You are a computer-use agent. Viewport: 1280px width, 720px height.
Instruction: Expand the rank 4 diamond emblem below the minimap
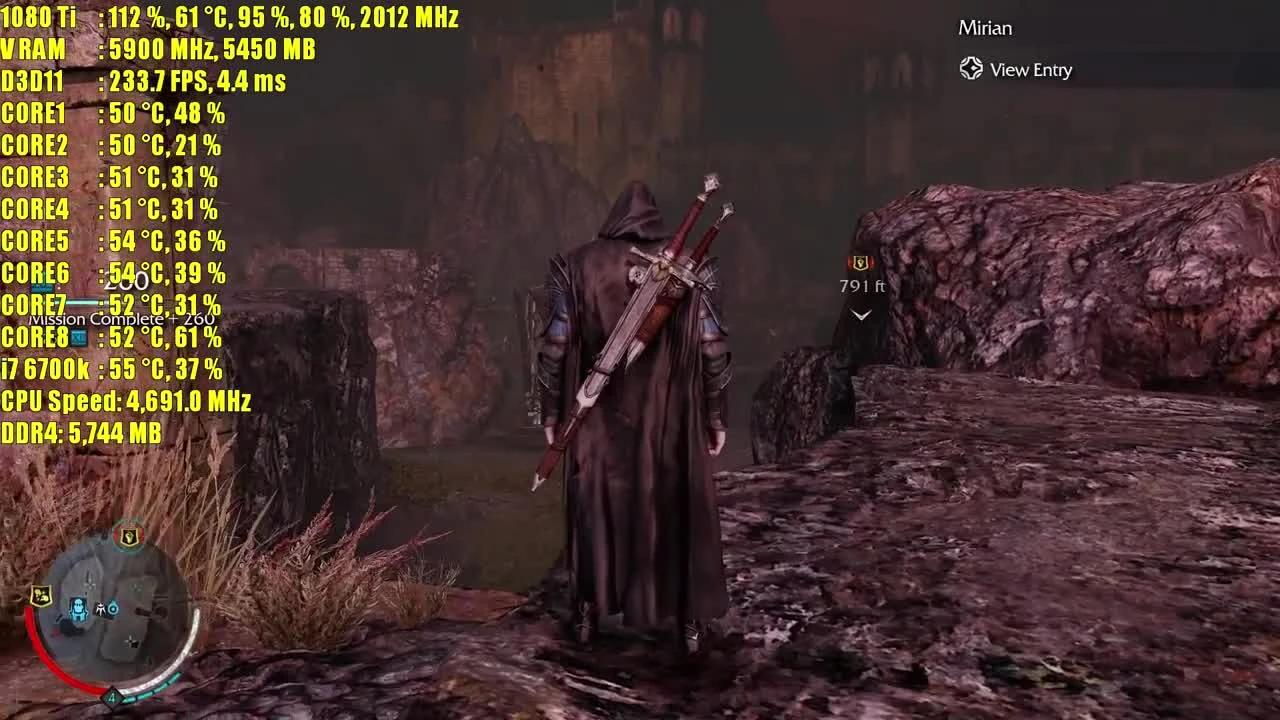tap(112, 697)
